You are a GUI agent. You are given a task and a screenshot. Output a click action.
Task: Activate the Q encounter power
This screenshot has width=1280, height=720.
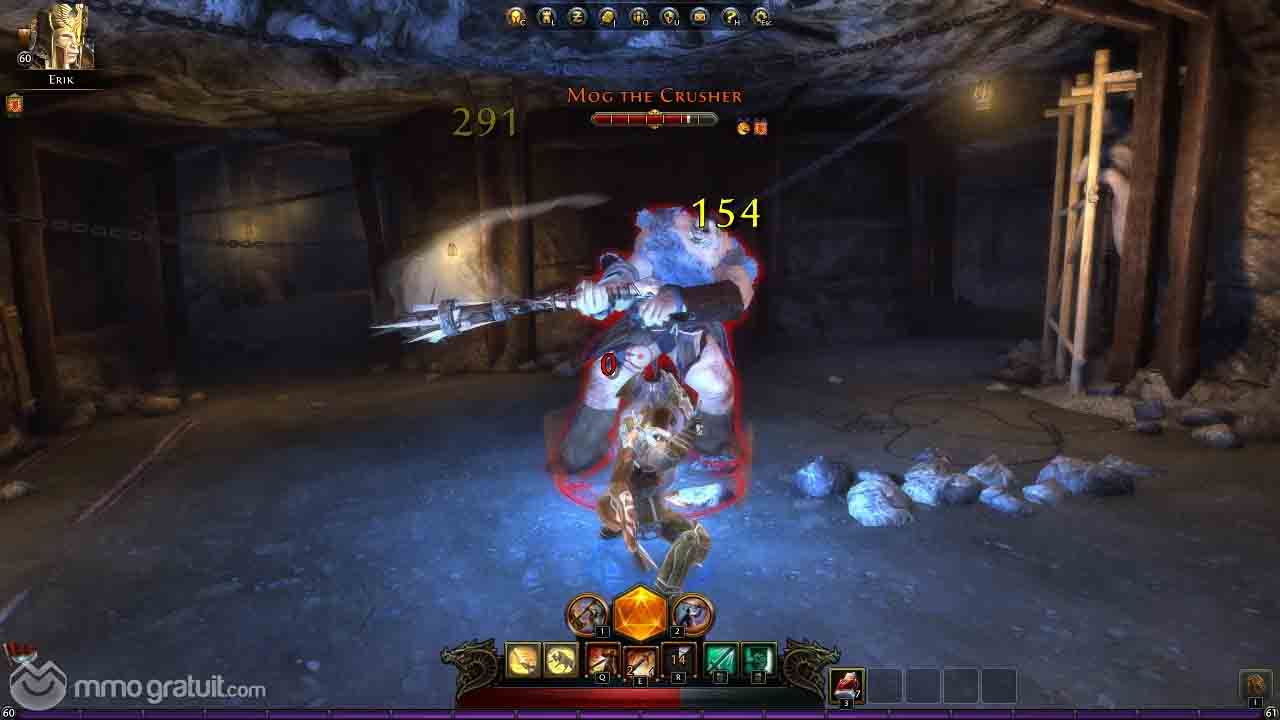[602, 660]
